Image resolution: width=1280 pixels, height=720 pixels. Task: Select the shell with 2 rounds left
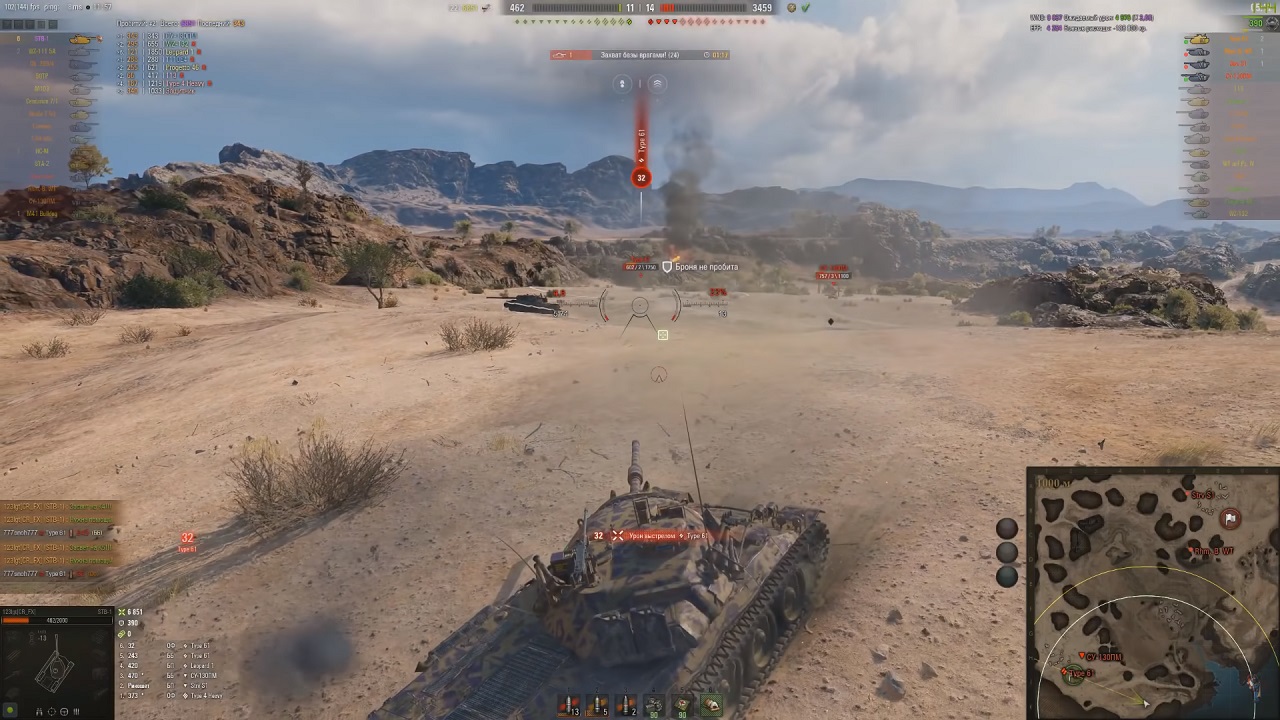click(625, 705)
